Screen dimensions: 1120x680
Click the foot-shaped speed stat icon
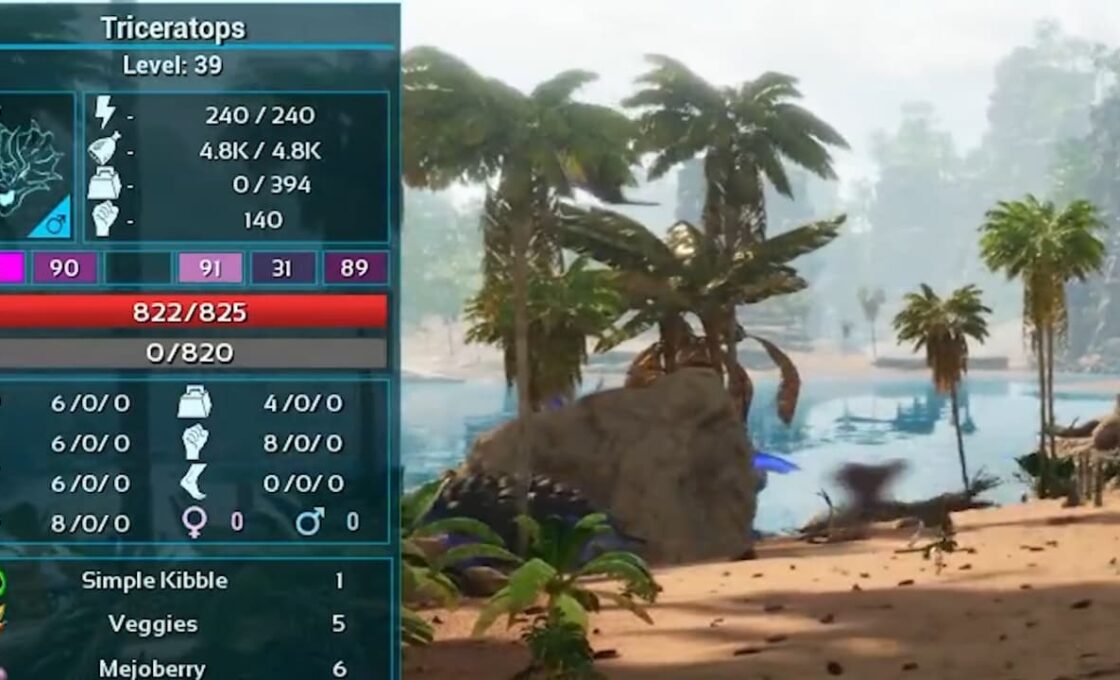point(193,482)
